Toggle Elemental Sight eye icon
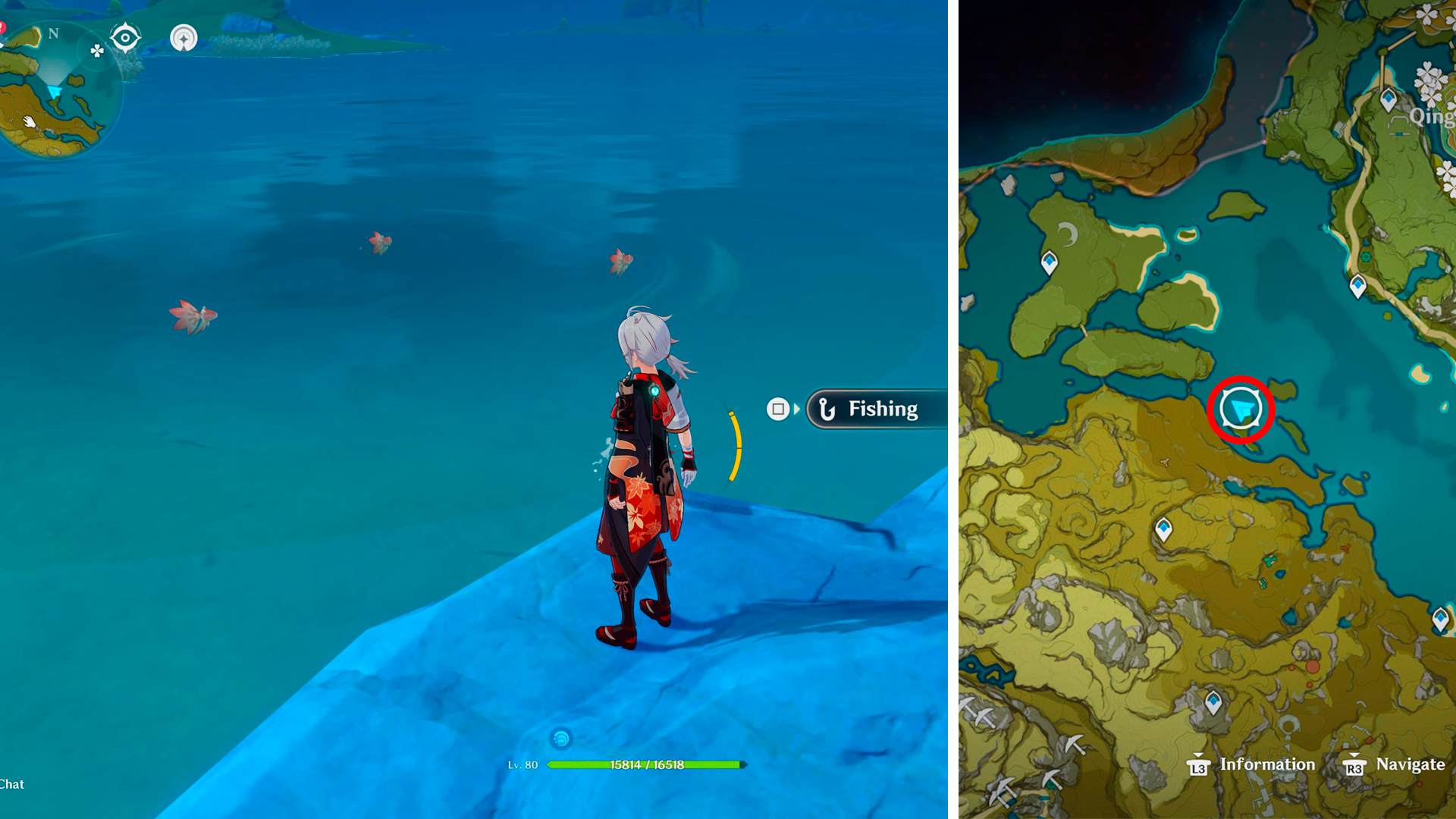The width and height of the screenshot is (1456, 819). [x=124, y=36]
